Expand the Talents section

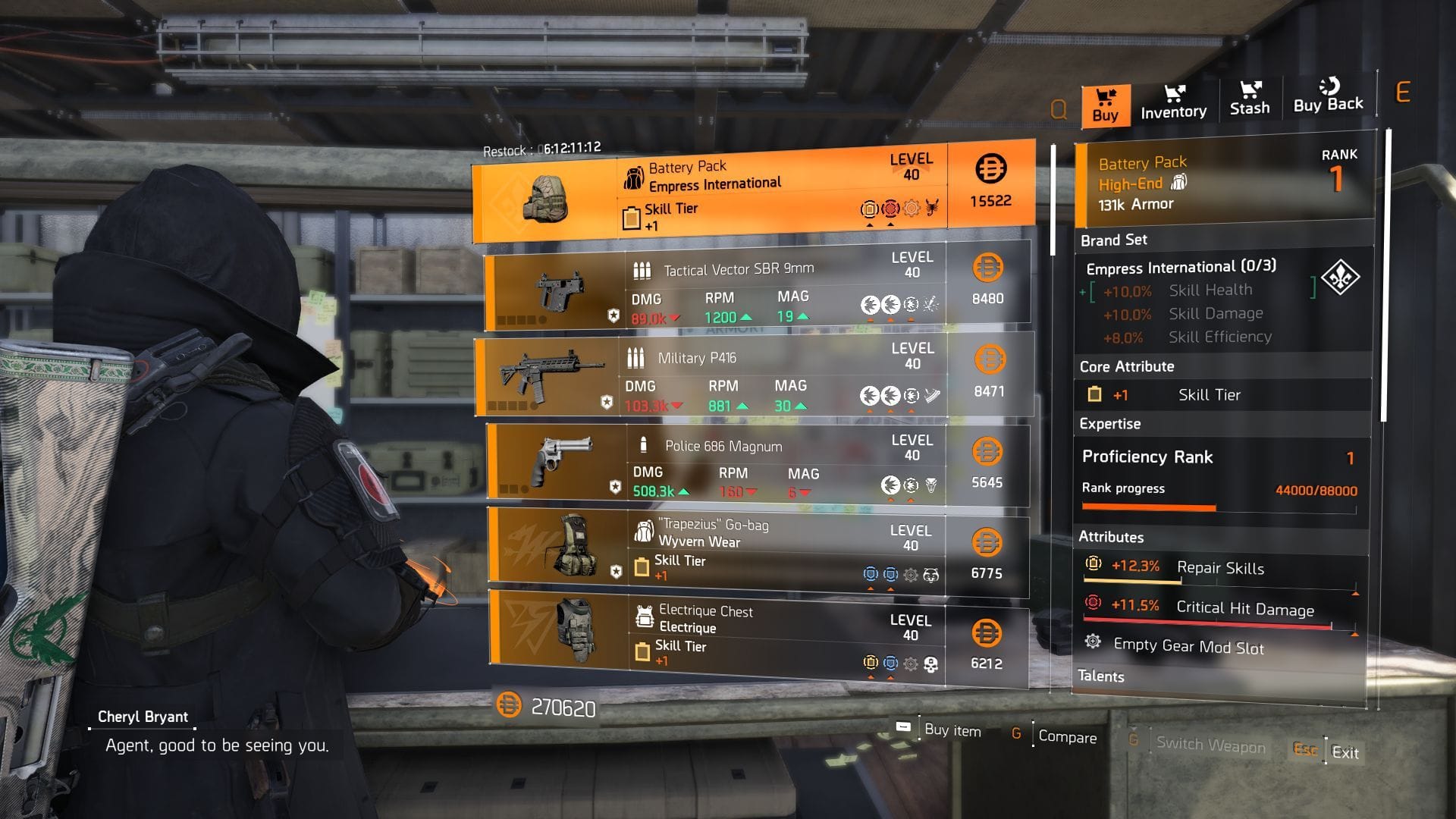1101,676
